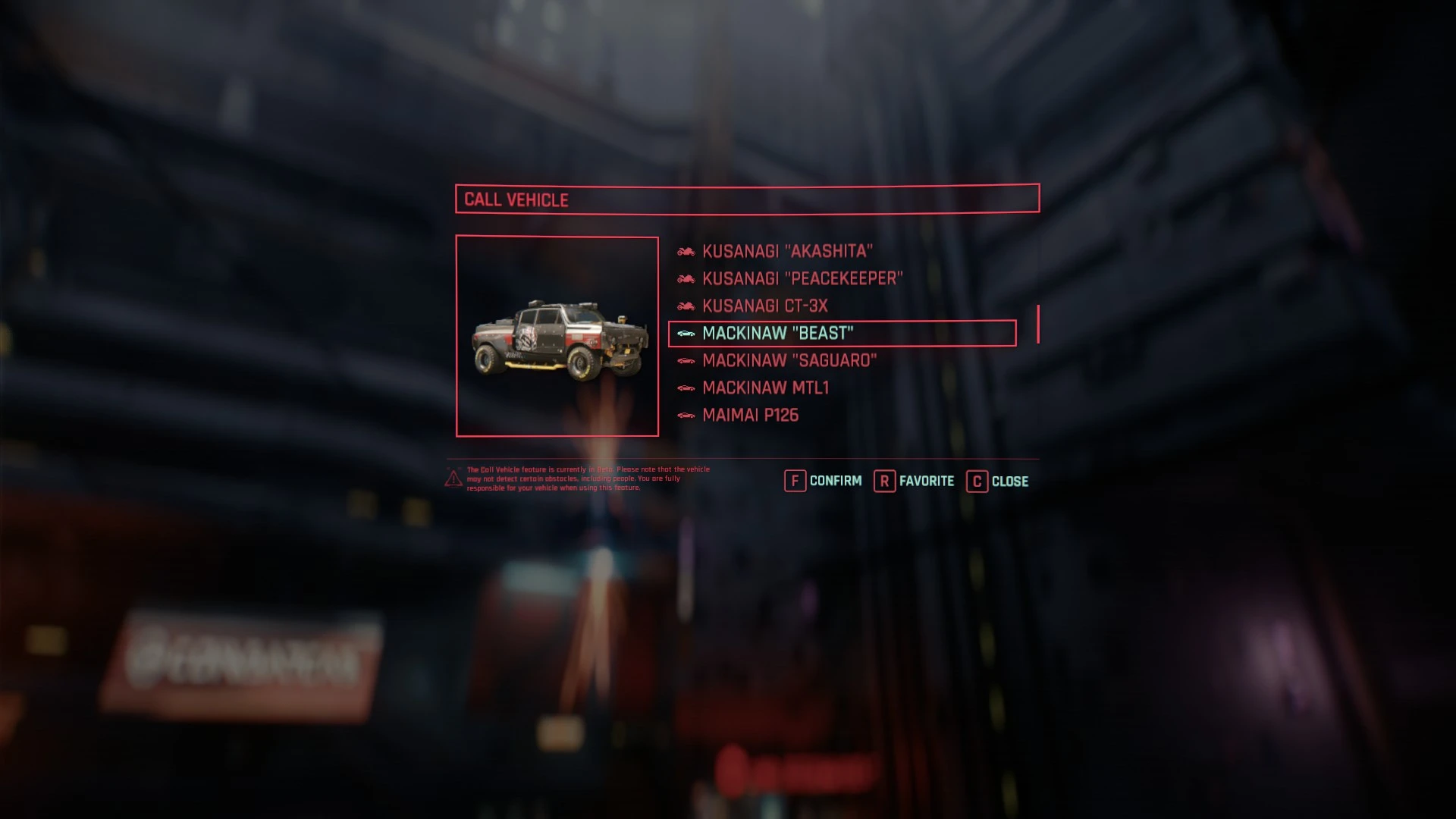Choose the Mackinaw "Saguaro" vehicle
Image resolution: width=1456 pixels, height=819 pixels.
point(789,360)
